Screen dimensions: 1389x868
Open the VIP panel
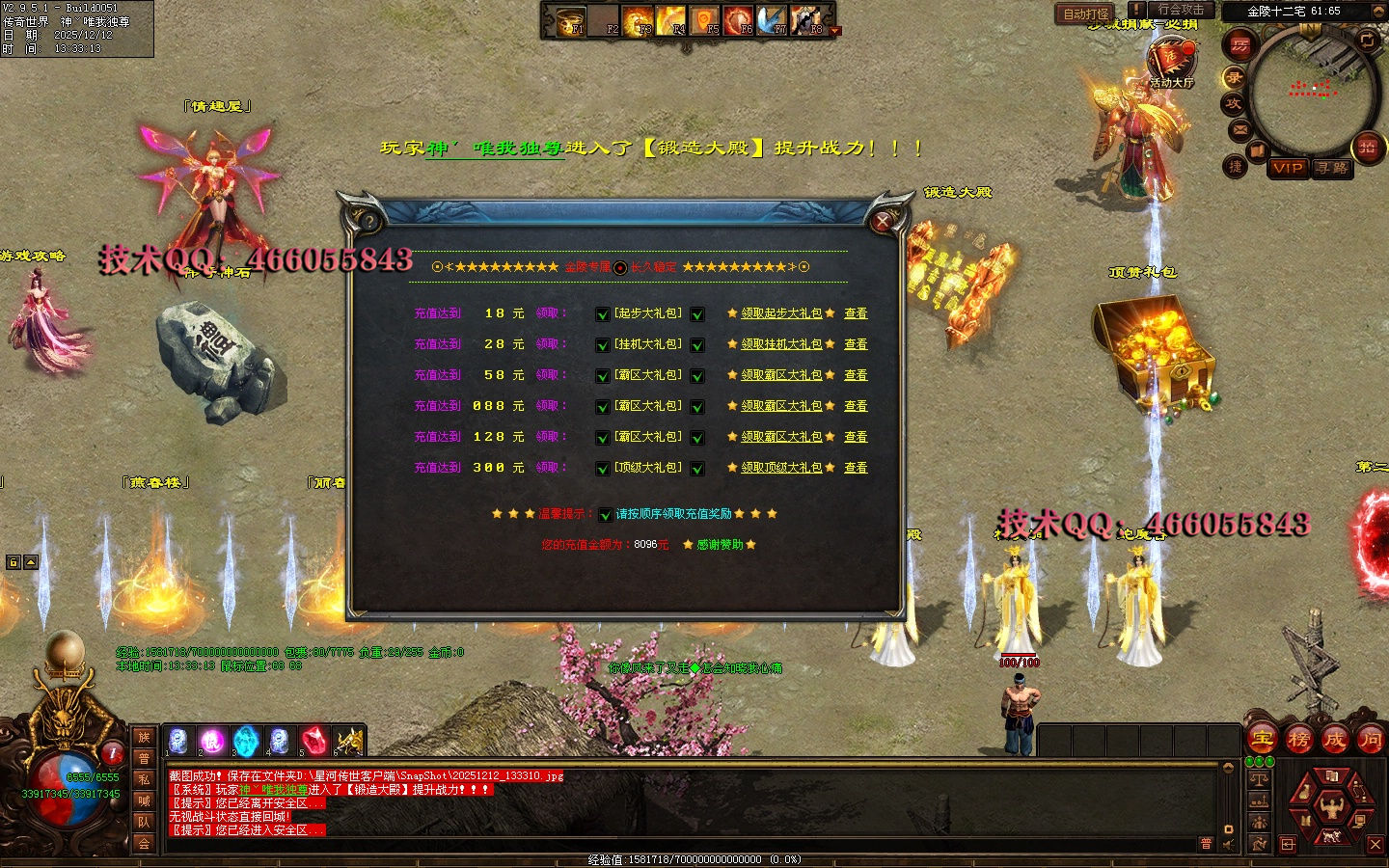(x=1288, y=168)
